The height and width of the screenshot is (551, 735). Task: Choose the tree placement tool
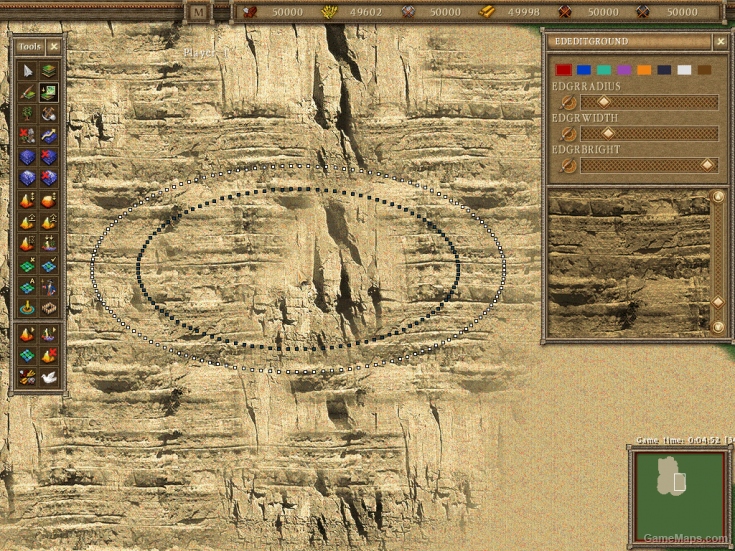(27, 113)
